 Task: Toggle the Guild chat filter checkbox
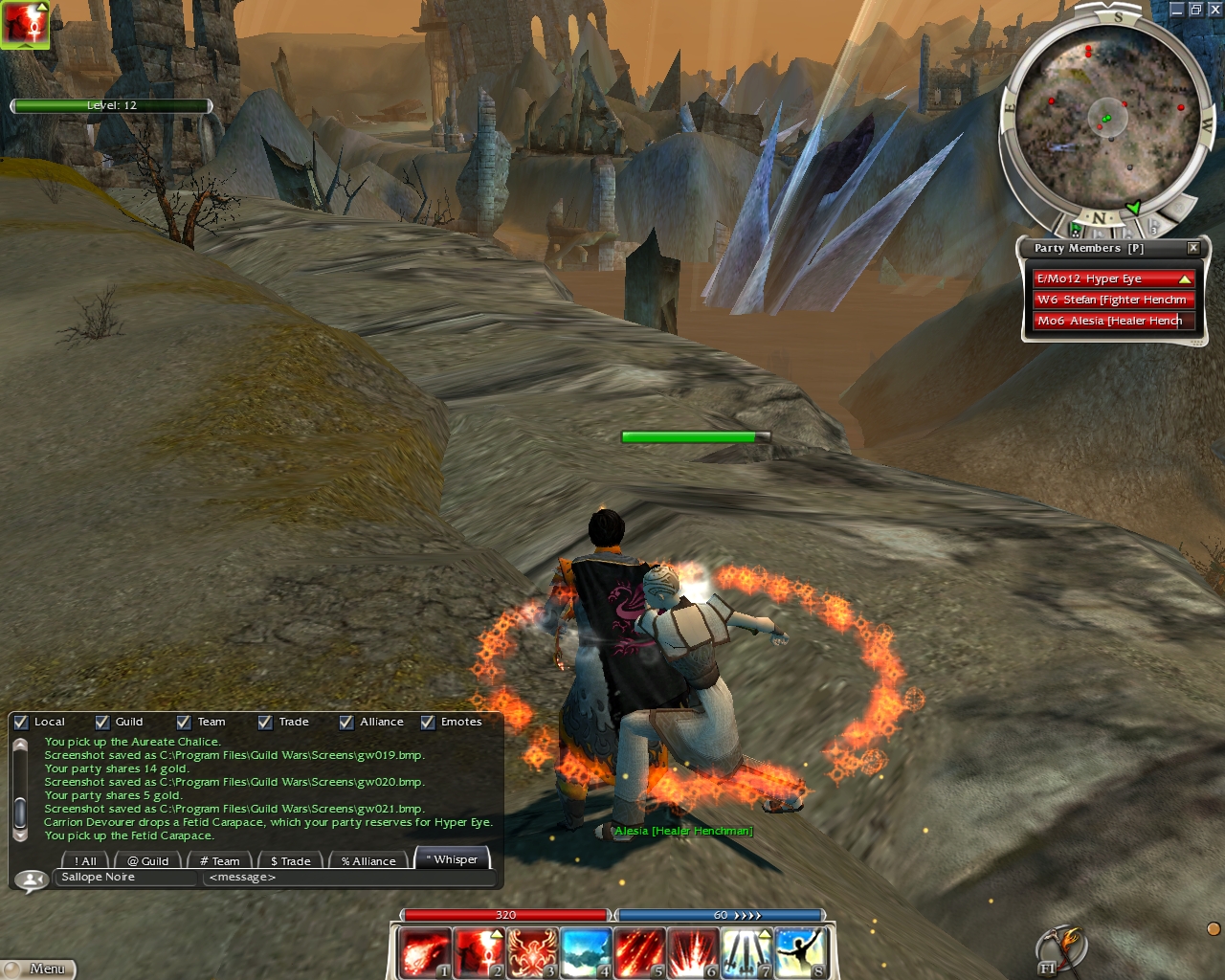pos(102,723)
